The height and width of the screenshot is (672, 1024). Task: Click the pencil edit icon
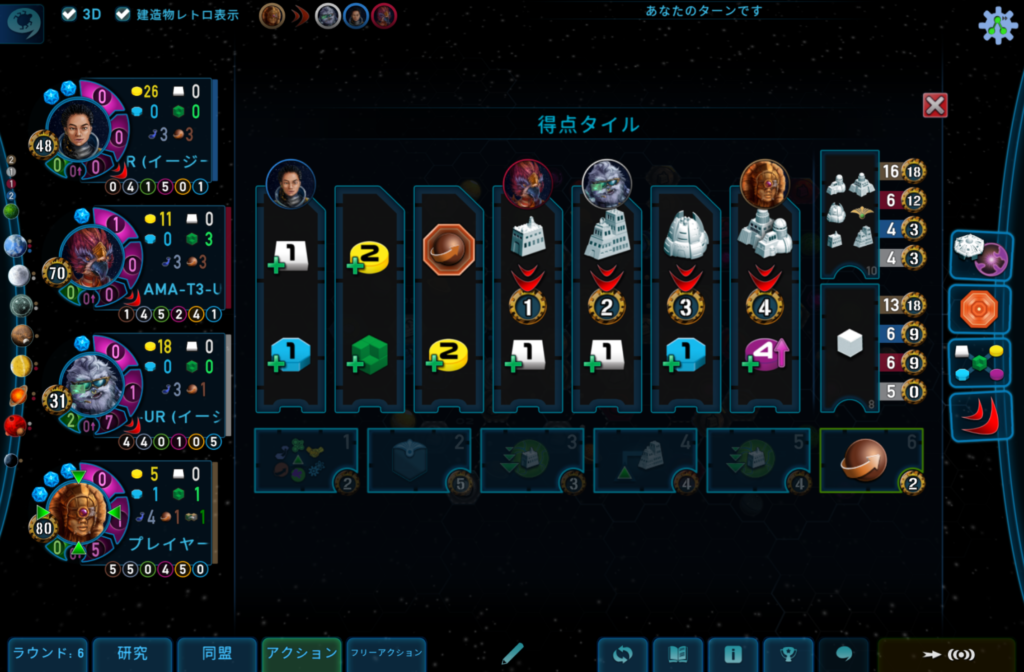tap(513, 654)
